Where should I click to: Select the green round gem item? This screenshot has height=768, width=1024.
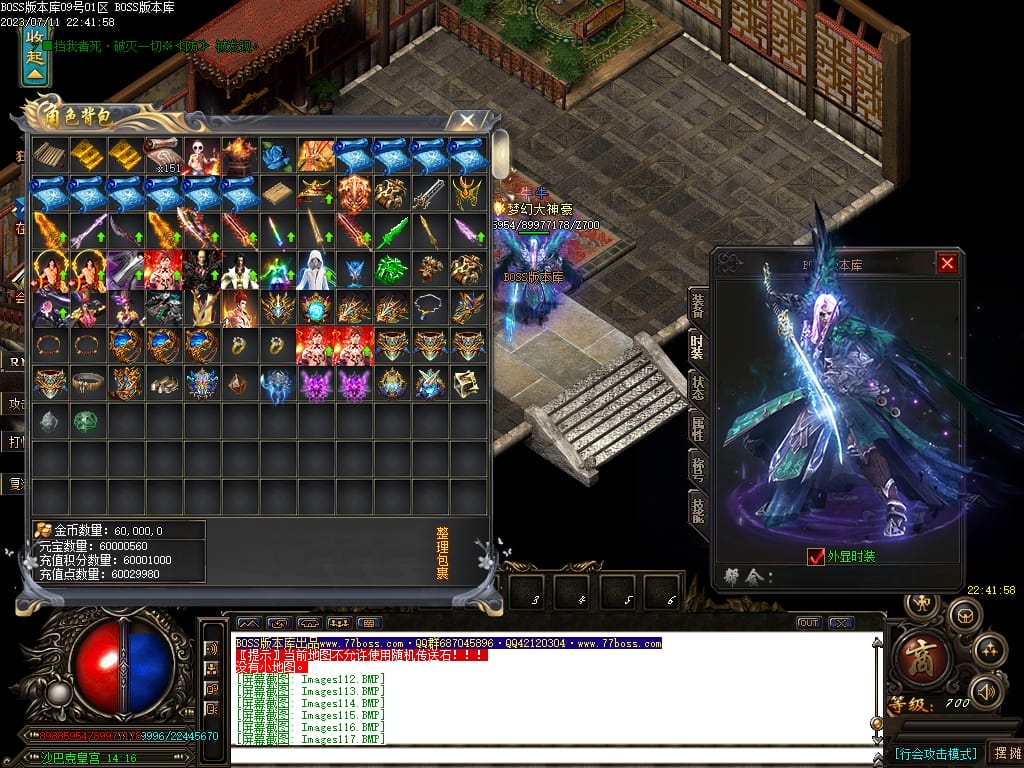click(86, 421)
